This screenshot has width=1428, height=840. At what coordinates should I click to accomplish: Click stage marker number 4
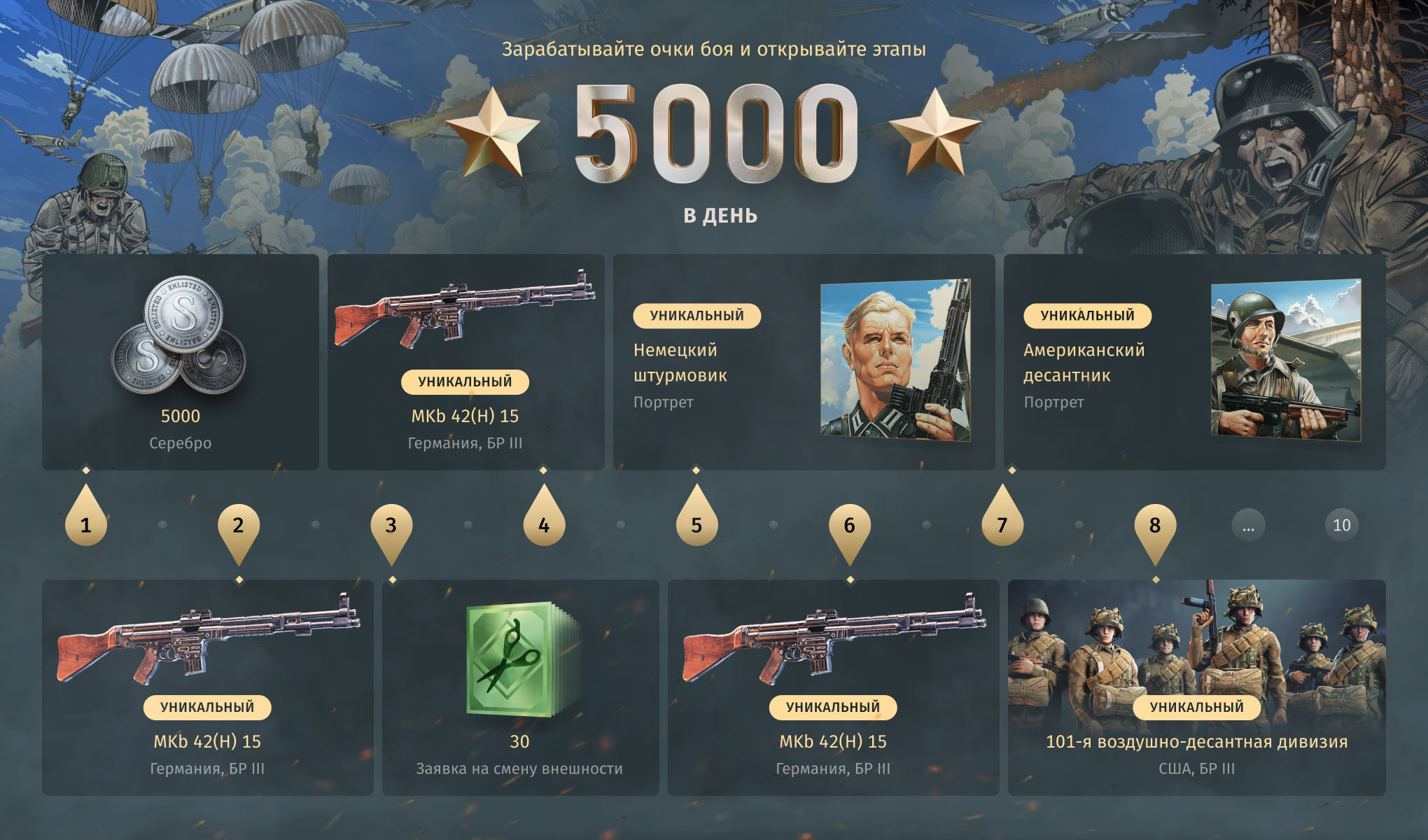[x=544, y=524]
